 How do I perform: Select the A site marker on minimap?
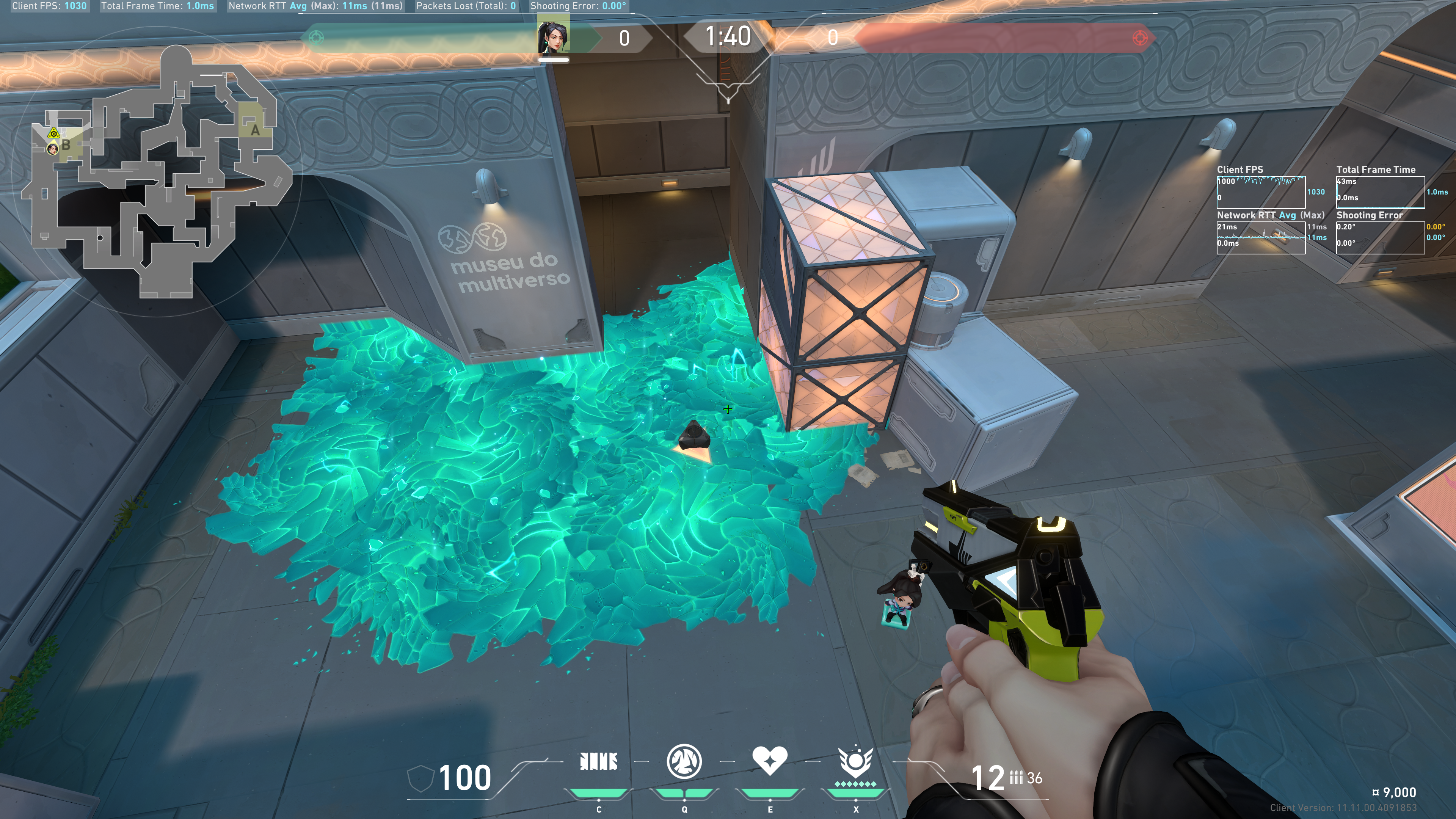(255, 130)
